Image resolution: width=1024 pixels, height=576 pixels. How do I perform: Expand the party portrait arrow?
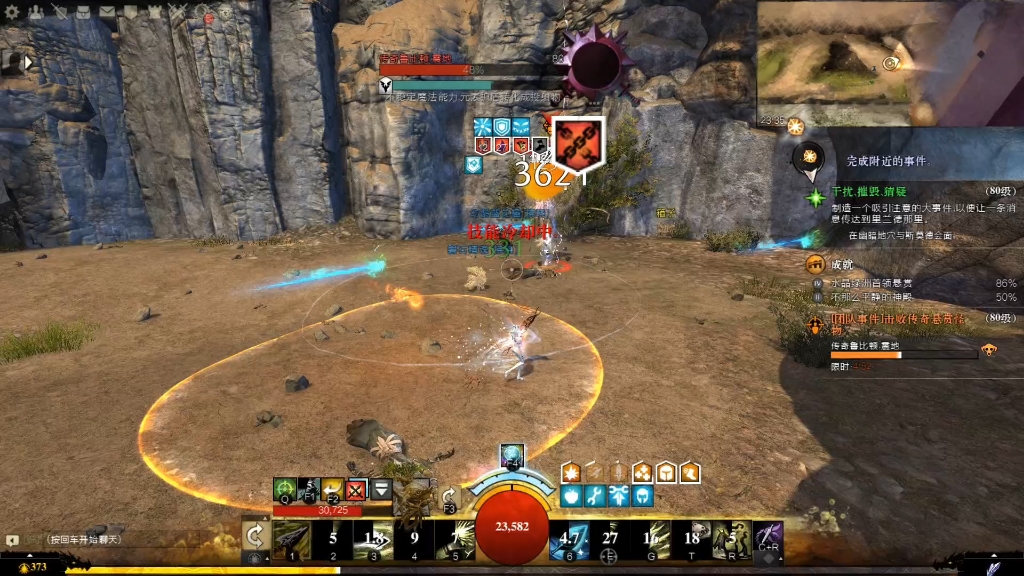coord(29,62)
